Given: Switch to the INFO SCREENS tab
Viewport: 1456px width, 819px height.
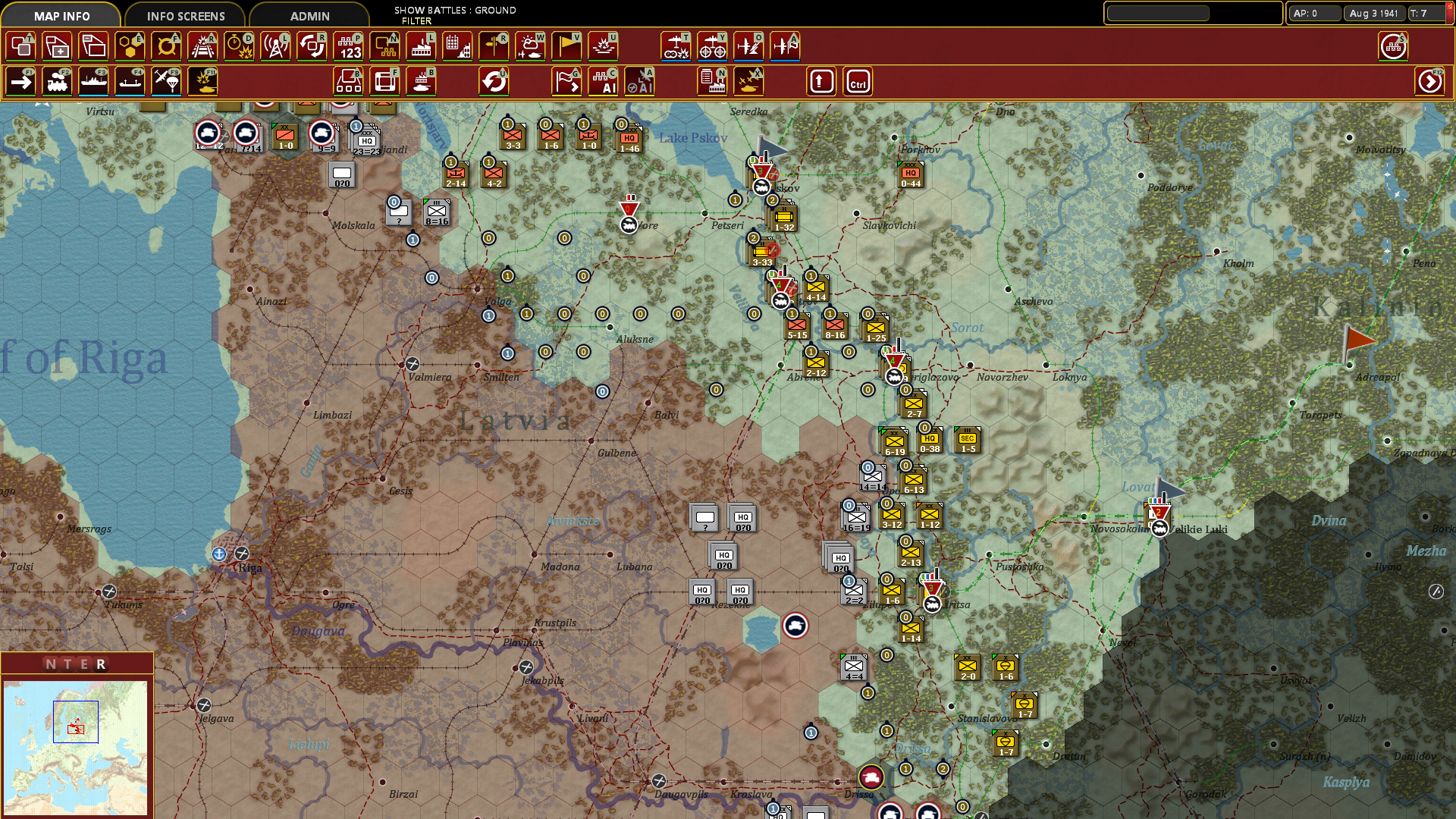Looking at the screenshot, I should click(185, 15).
